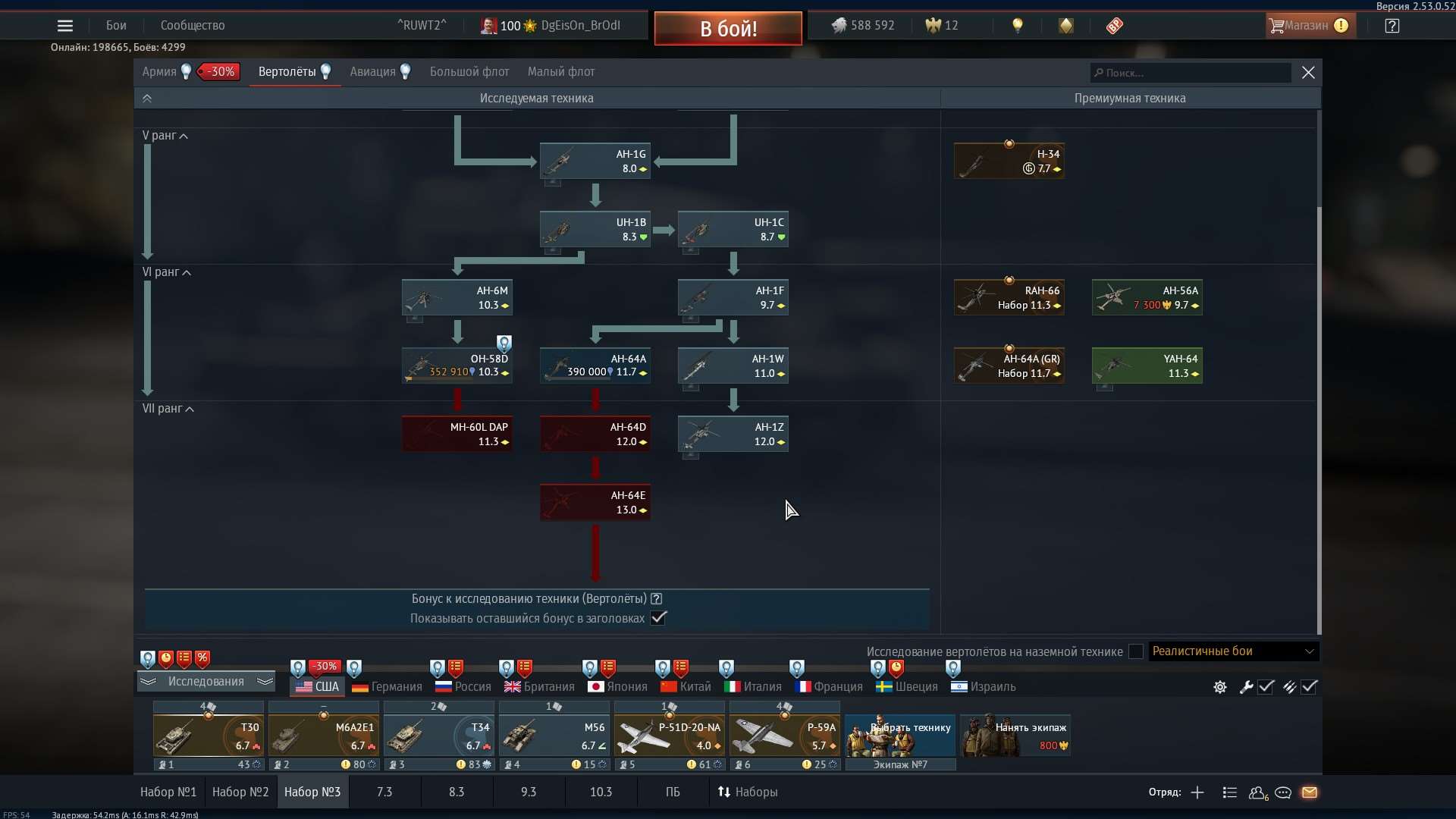Collapse the tech tree with the top chevron
Viewport: 1456px width, 819px height.
coord(147,98)
